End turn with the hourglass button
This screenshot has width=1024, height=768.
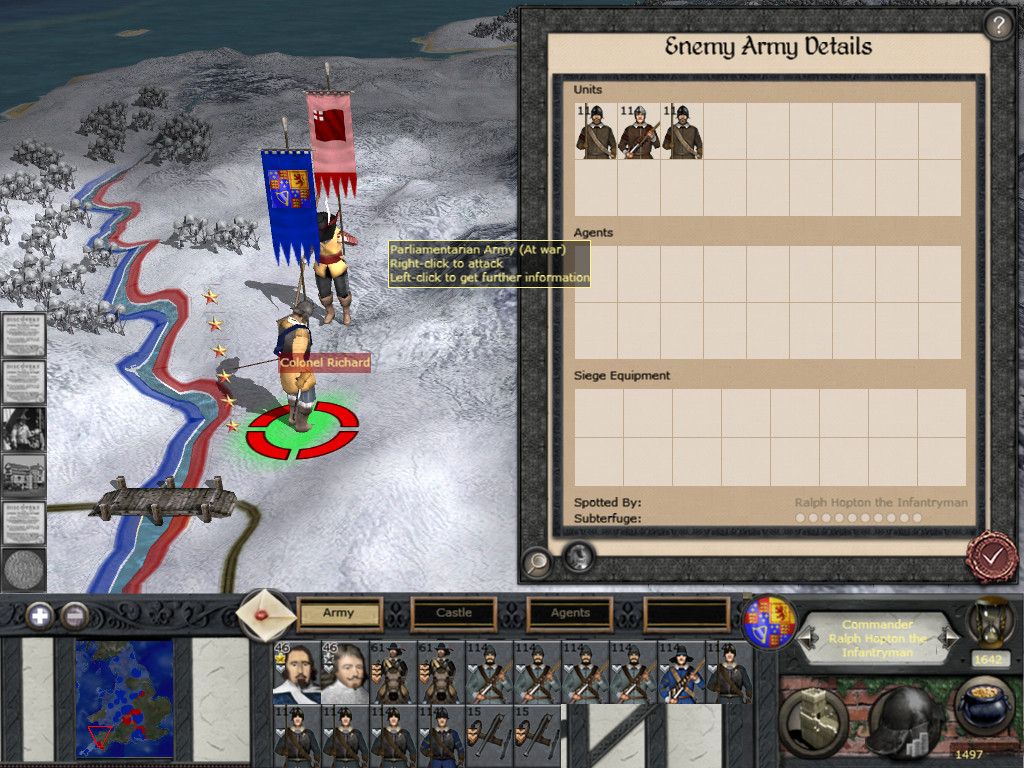990,622
